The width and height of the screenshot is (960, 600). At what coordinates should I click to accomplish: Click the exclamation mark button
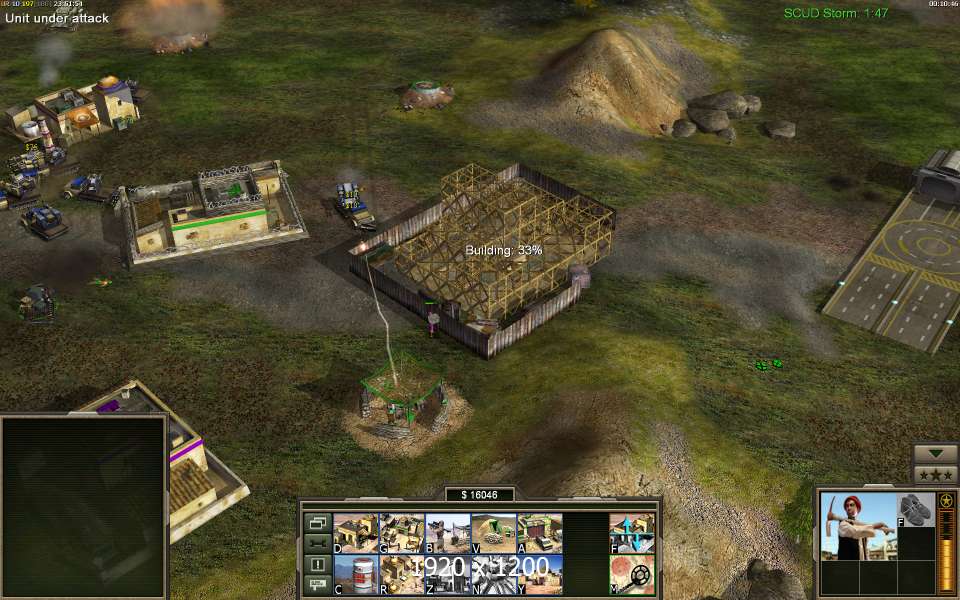pos(318,564)
